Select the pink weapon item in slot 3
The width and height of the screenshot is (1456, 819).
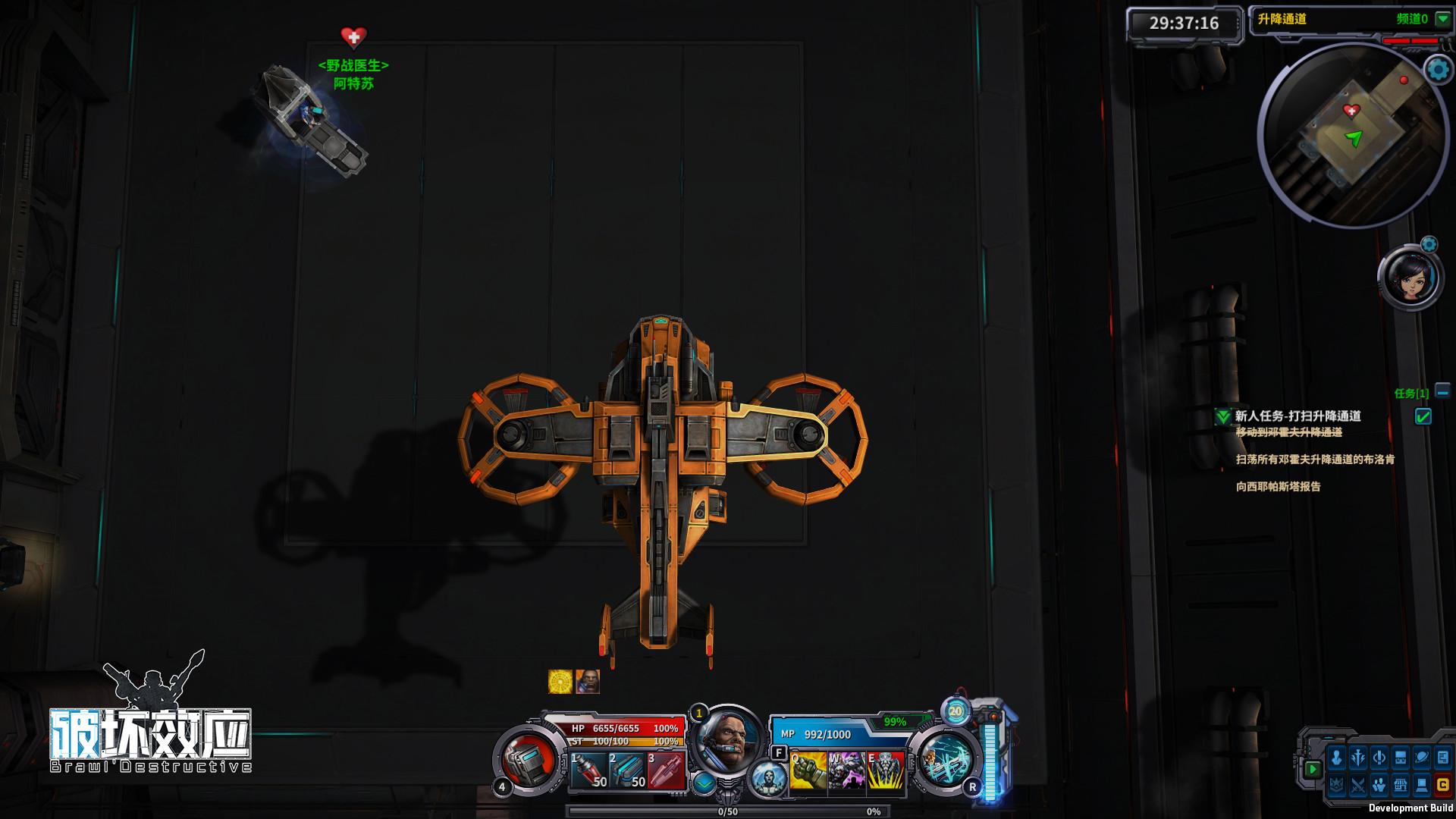click(666, 770)
